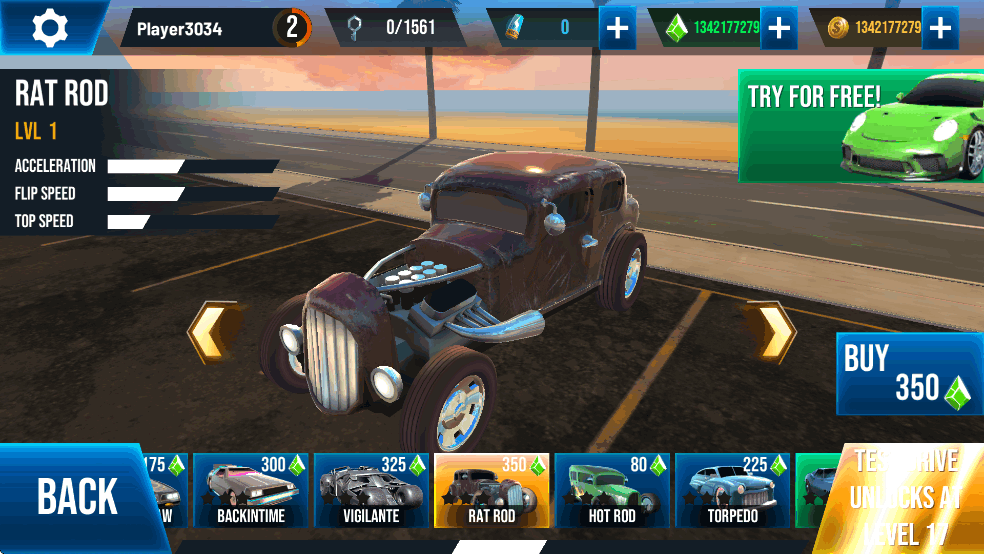Open the Try For Free offer
This screenshot has height=554, width=984.
point(860,126)
